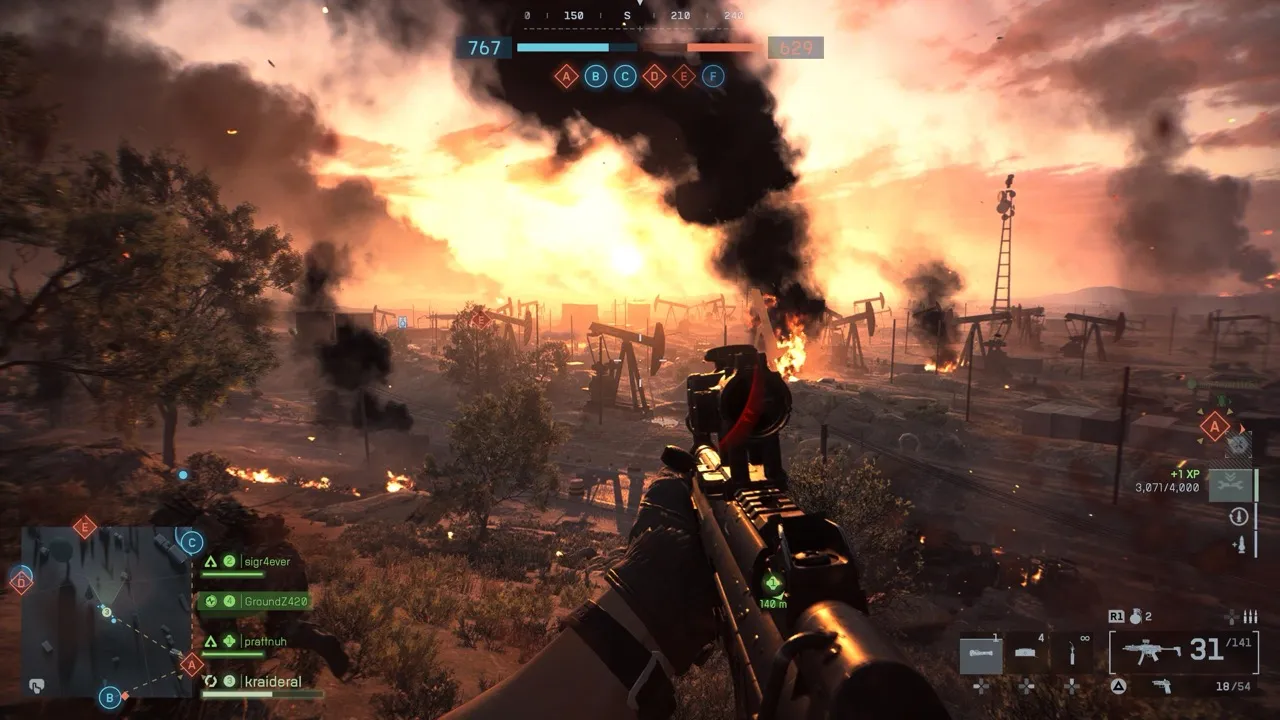Select objective E in the capture status row

pyautogui.click(x=683, y=76)
